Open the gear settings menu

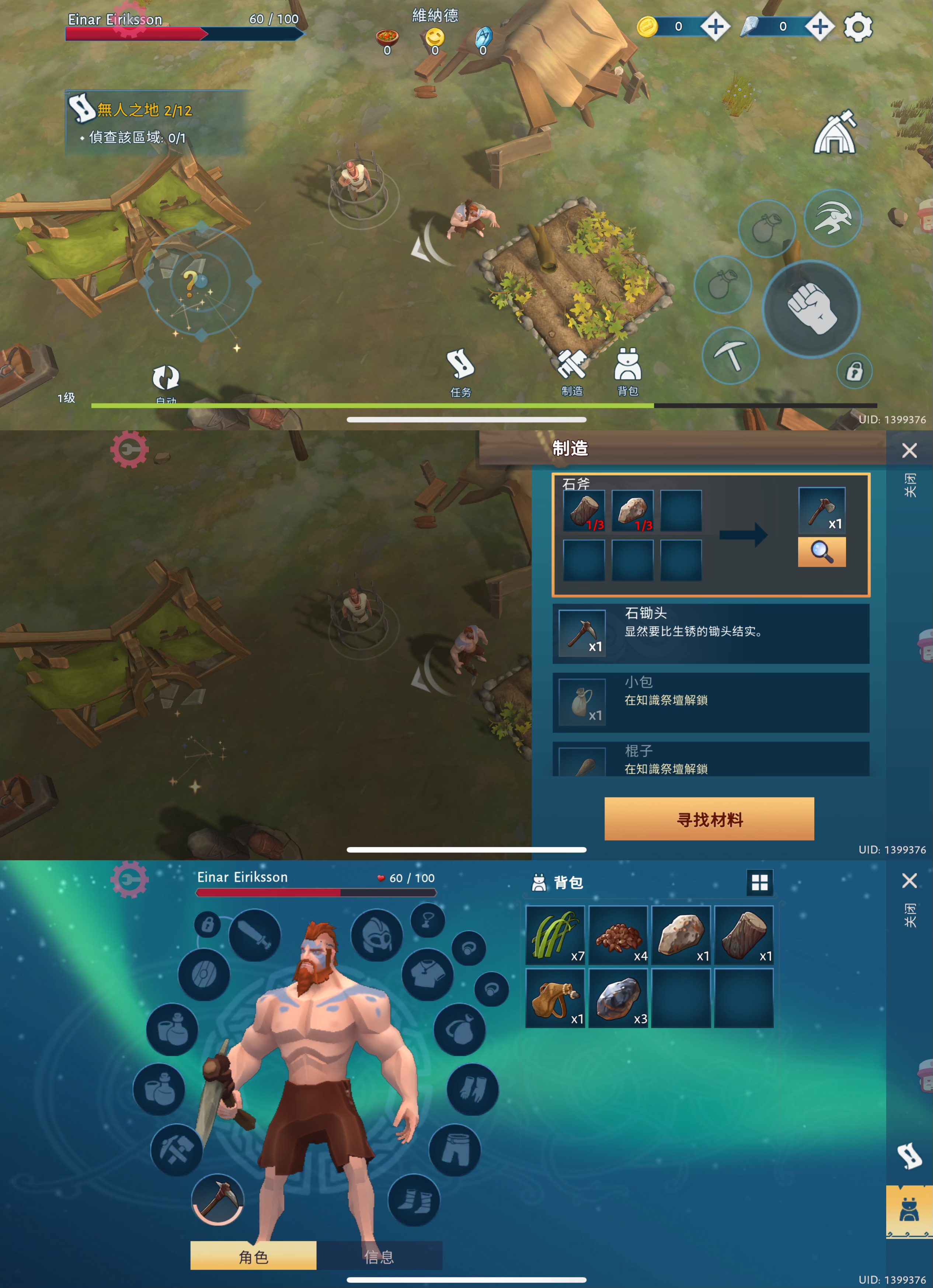(857, 27)
